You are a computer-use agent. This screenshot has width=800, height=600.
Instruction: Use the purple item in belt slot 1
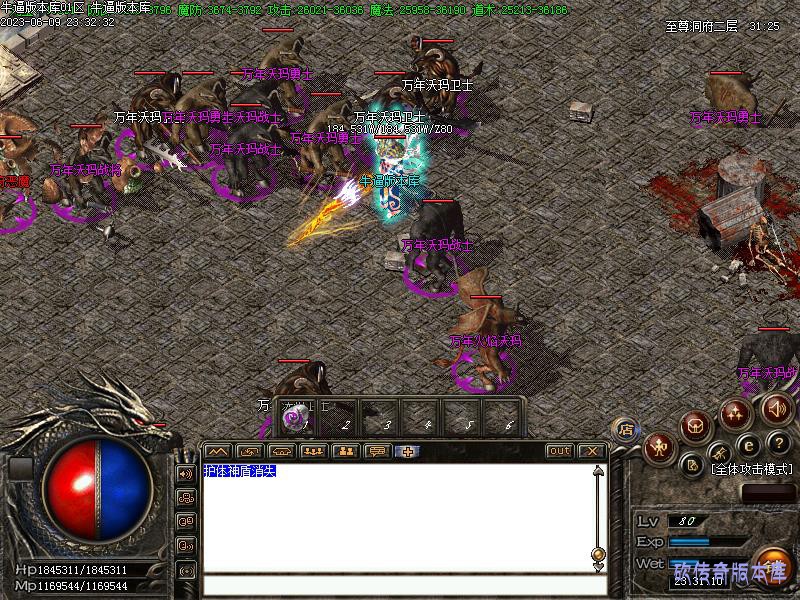[x=296, y=419]
